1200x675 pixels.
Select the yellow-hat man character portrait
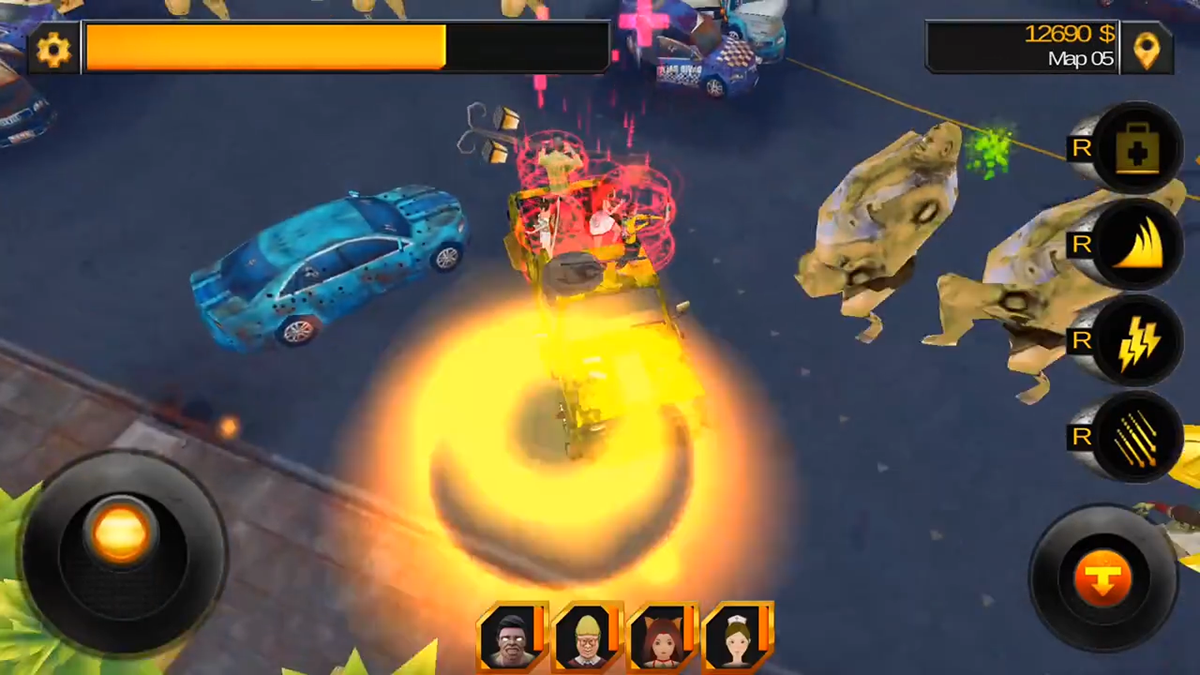pos(584,636)
